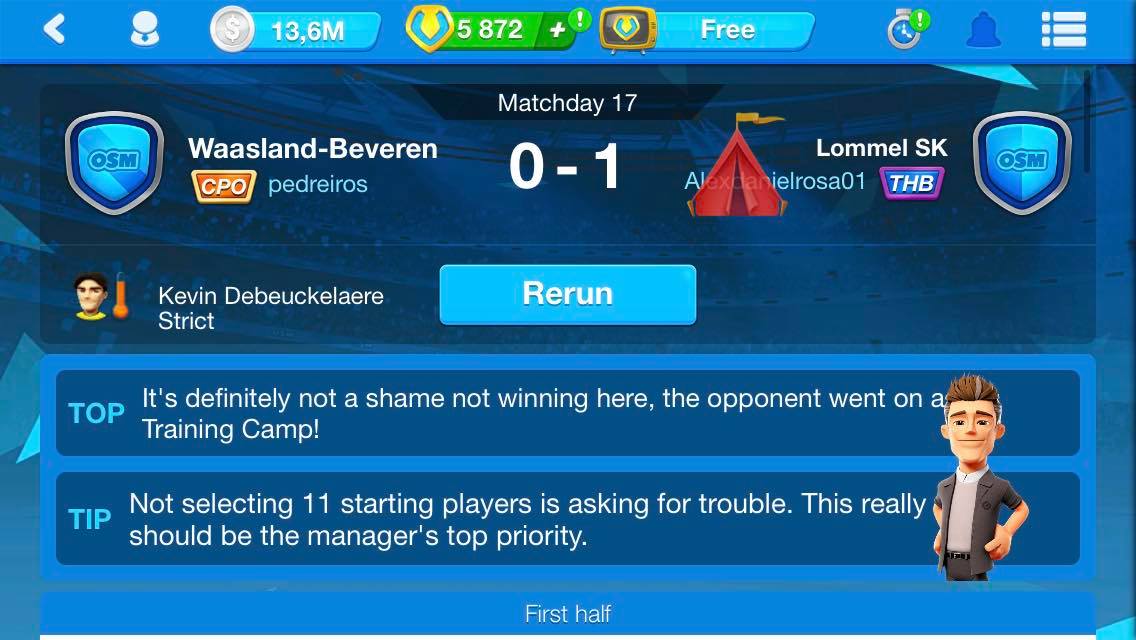
Task: Select the Waasland-Beveren club badge
Action: tap(114, 162)
